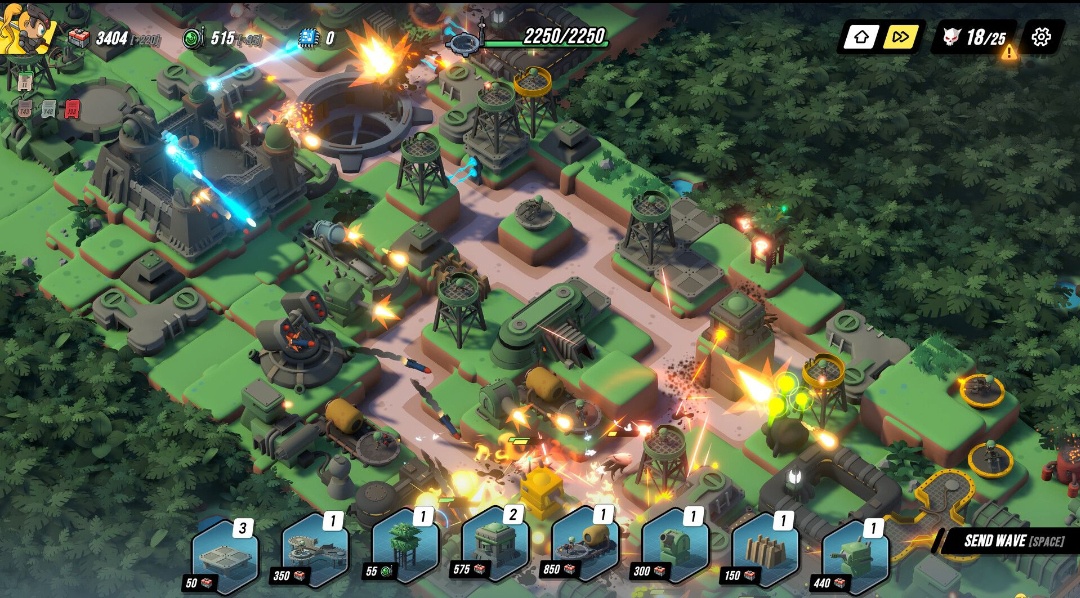The image size is (1080, 598).
Task: Click the orange wave warning triangle
Action: click(1009, 52)
